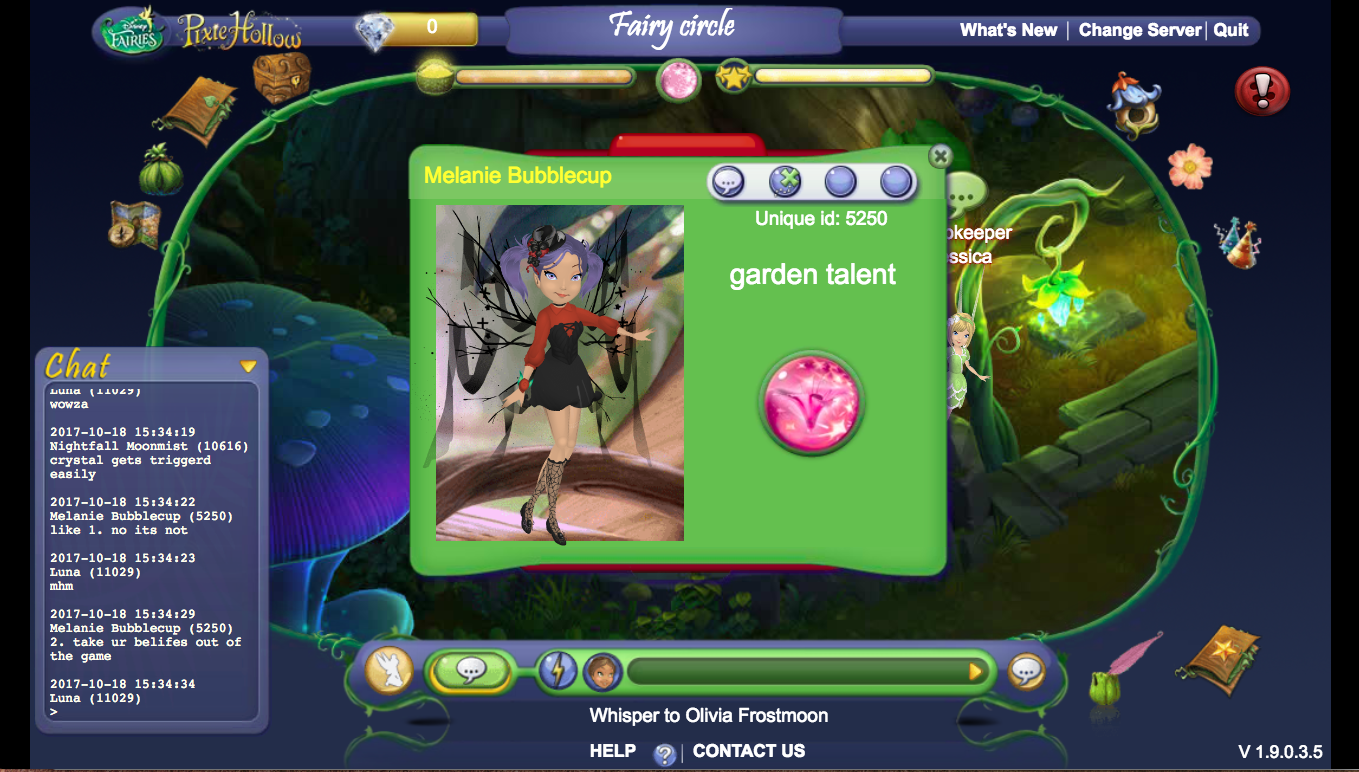Screen dimensions: 1359x772
Task: Collapse the Chat panel with yellow arrow
Action: click(x=248, y=367)
